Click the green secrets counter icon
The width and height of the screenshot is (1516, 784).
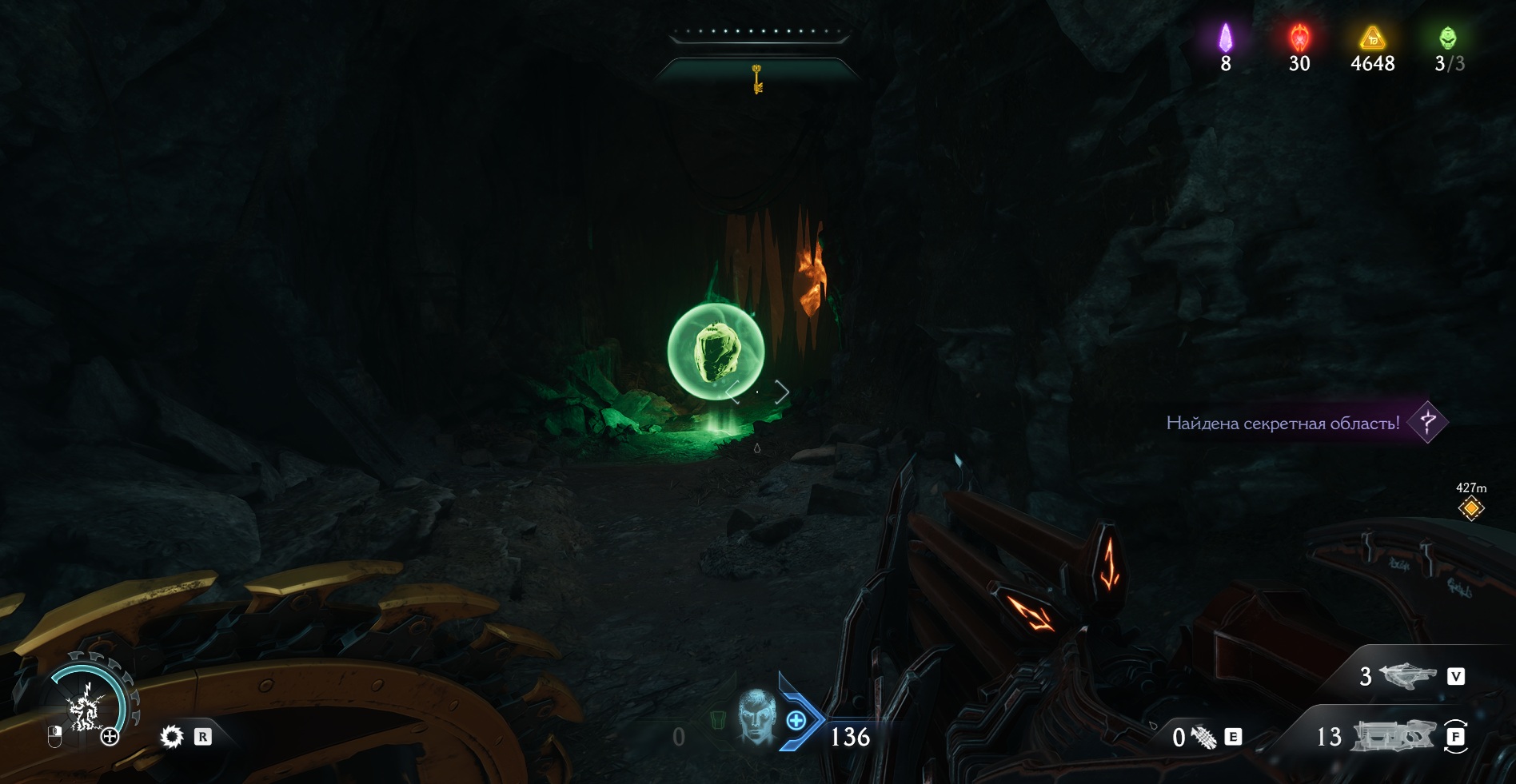1447,38
